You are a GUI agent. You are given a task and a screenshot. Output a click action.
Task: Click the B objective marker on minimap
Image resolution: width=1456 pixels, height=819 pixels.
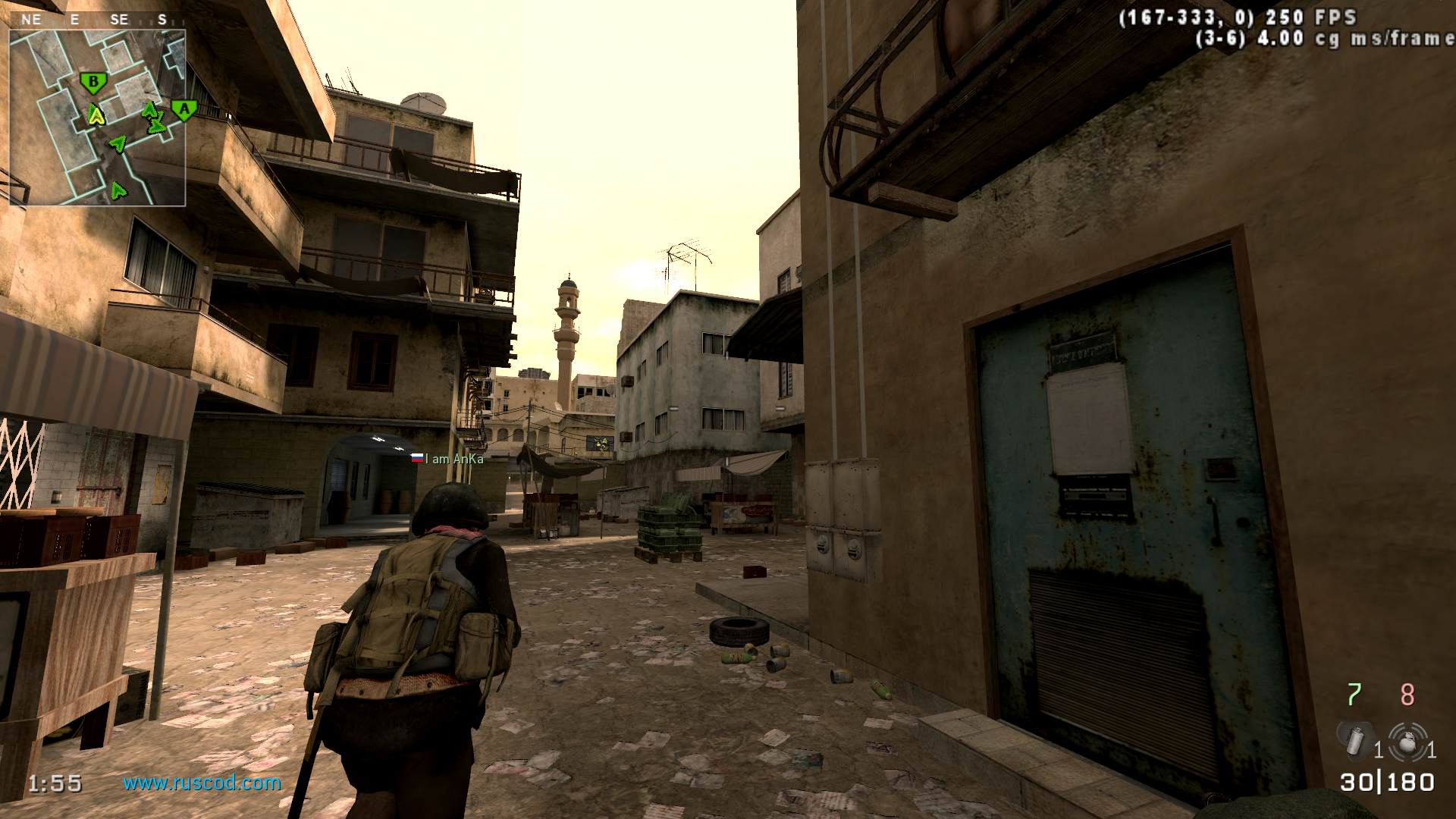tap(93, 82)
